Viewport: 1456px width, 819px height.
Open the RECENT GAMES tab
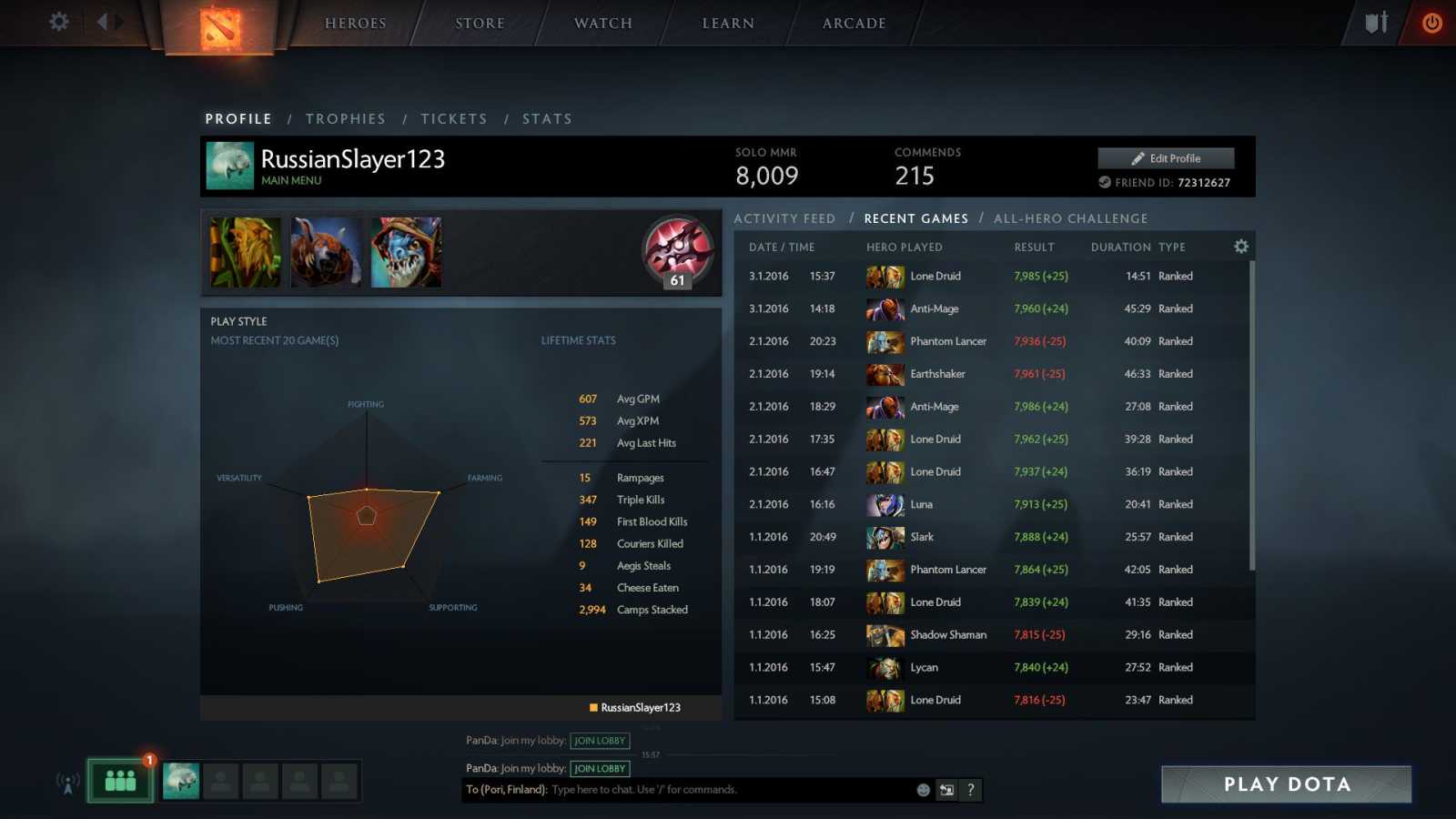coord(915,218)
